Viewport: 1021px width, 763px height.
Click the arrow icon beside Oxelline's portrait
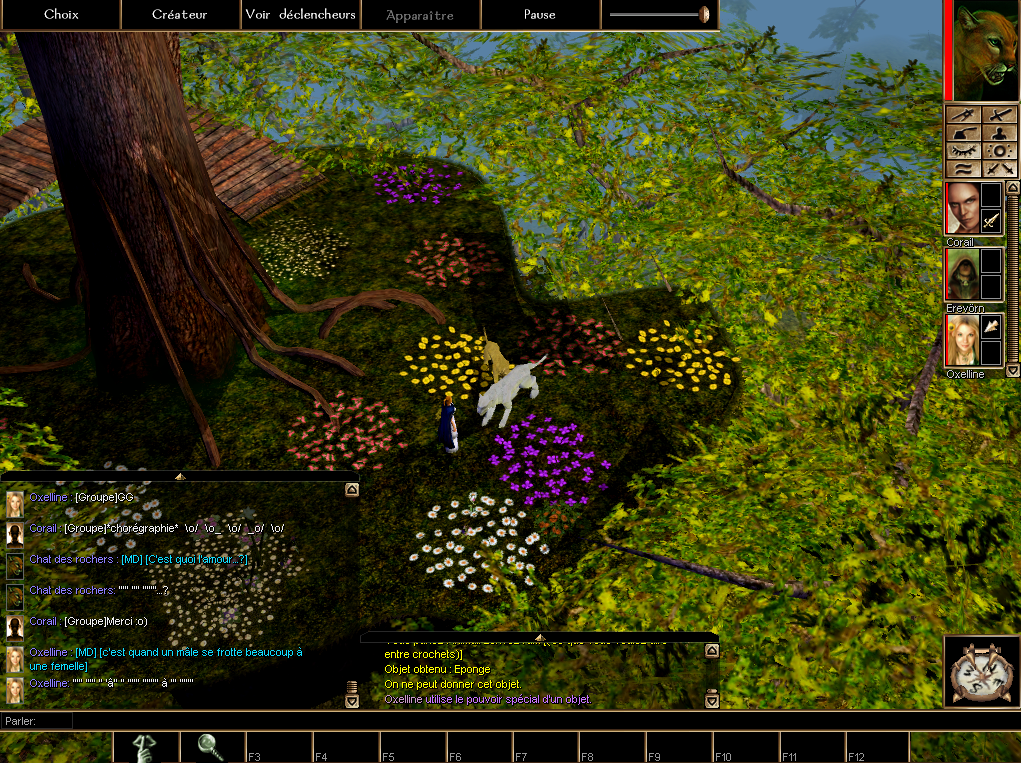pos(990,326)
